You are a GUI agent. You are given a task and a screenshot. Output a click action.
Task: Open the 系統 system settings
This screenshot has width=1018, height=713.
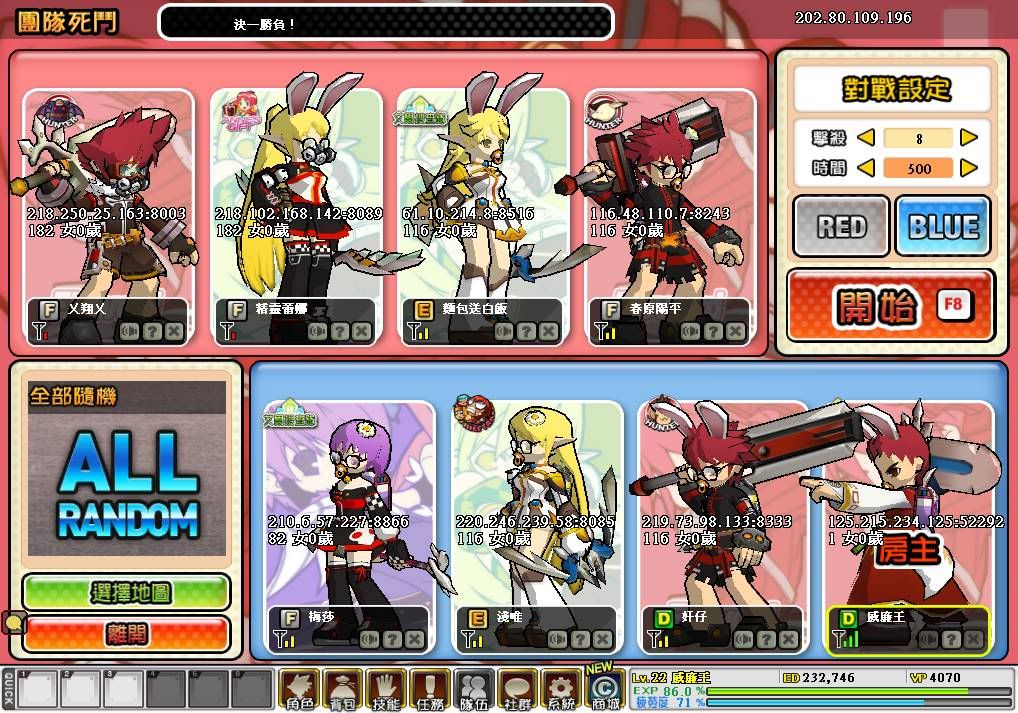561,689
